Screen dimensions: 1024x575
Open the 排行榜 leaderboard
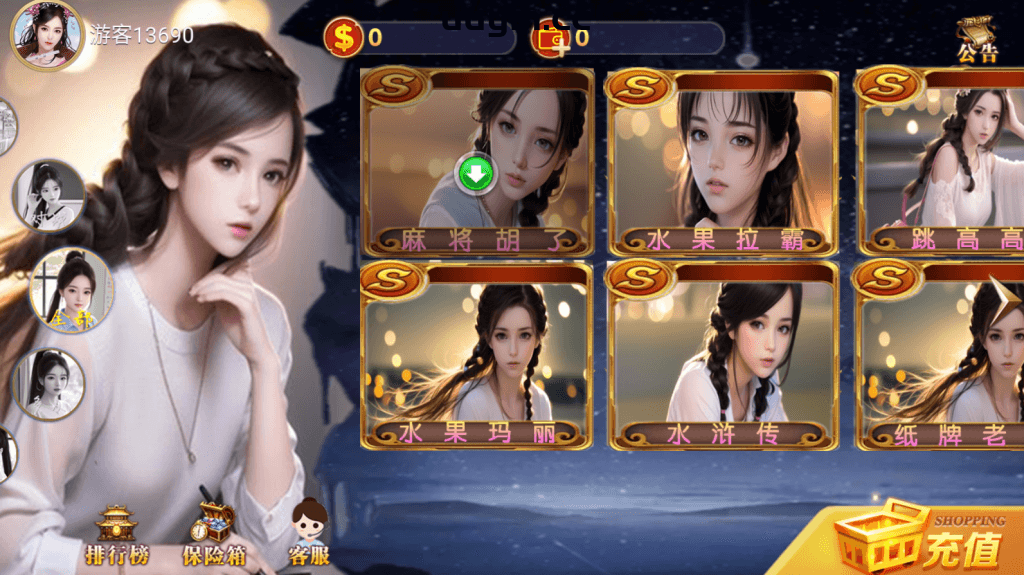[115, 535]
